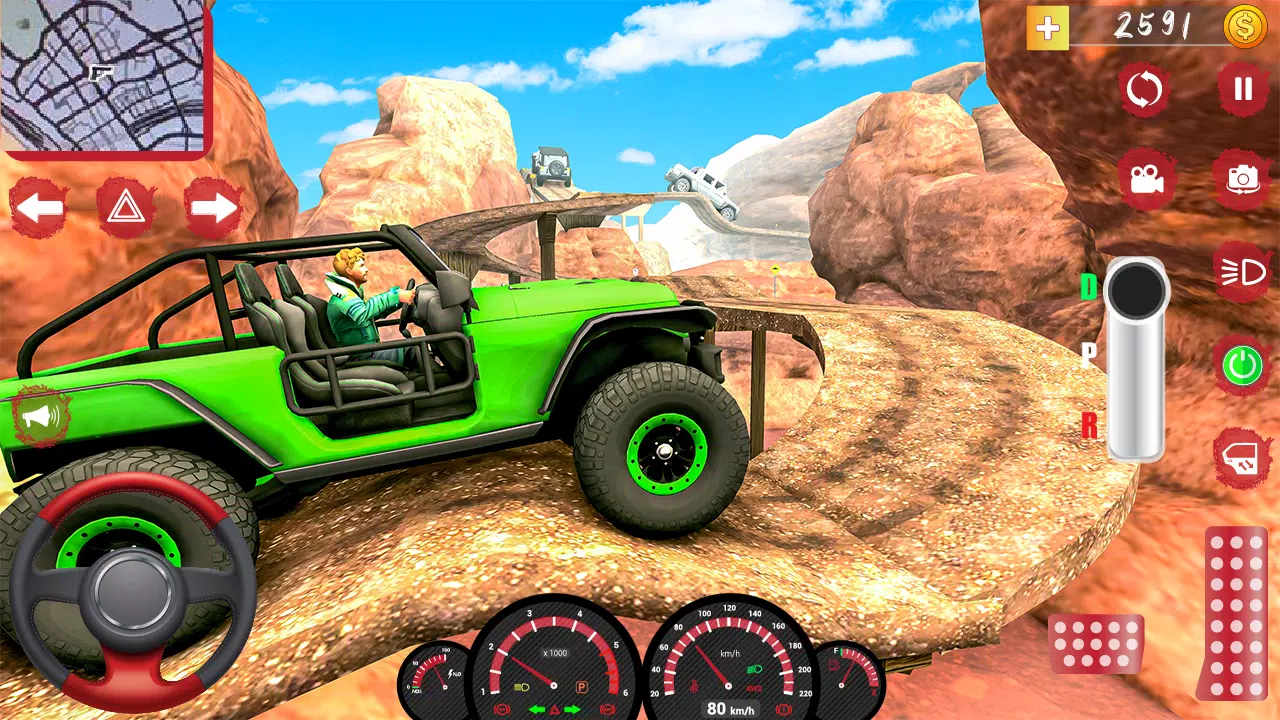Restart the level with the refresh icon
The image size is (1280, 720).
(x=1144, y=89)
